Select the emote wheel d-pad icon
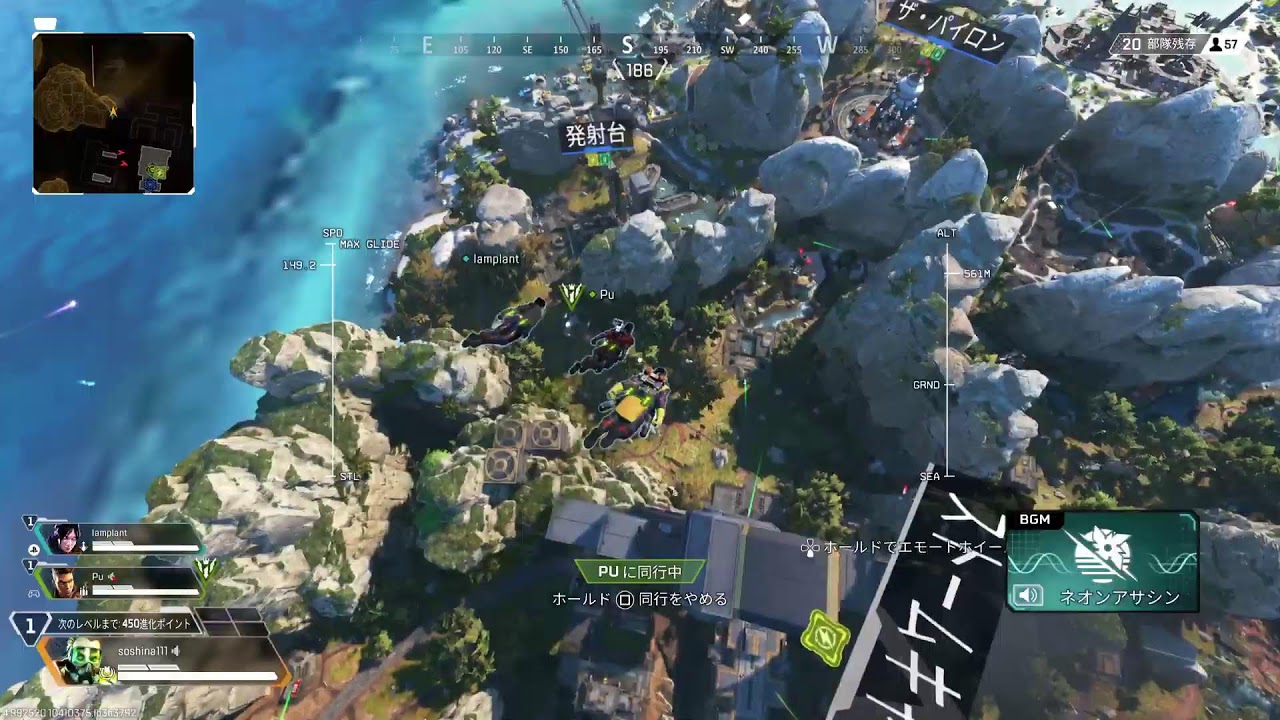Image resolution: width=1280 pixels, height=720 pixels. point(808,548)
